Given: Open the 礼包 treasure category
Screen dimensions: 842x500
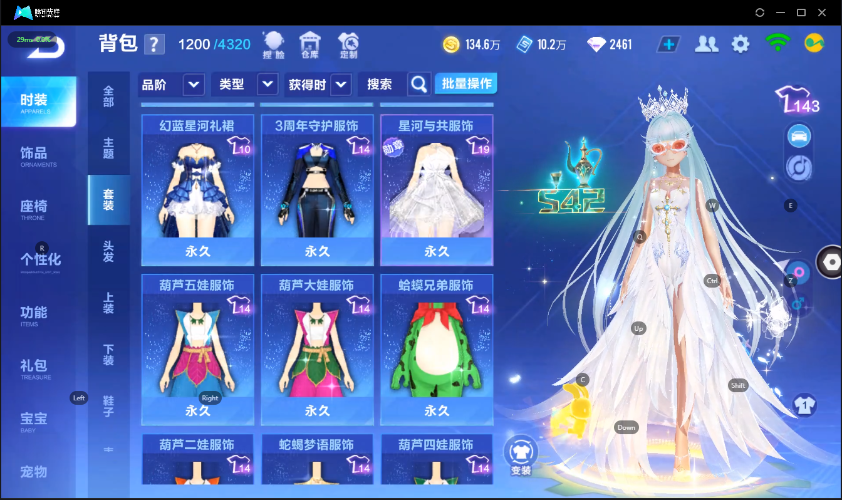Looking at the screenshot, I should [x=35, y=366].
